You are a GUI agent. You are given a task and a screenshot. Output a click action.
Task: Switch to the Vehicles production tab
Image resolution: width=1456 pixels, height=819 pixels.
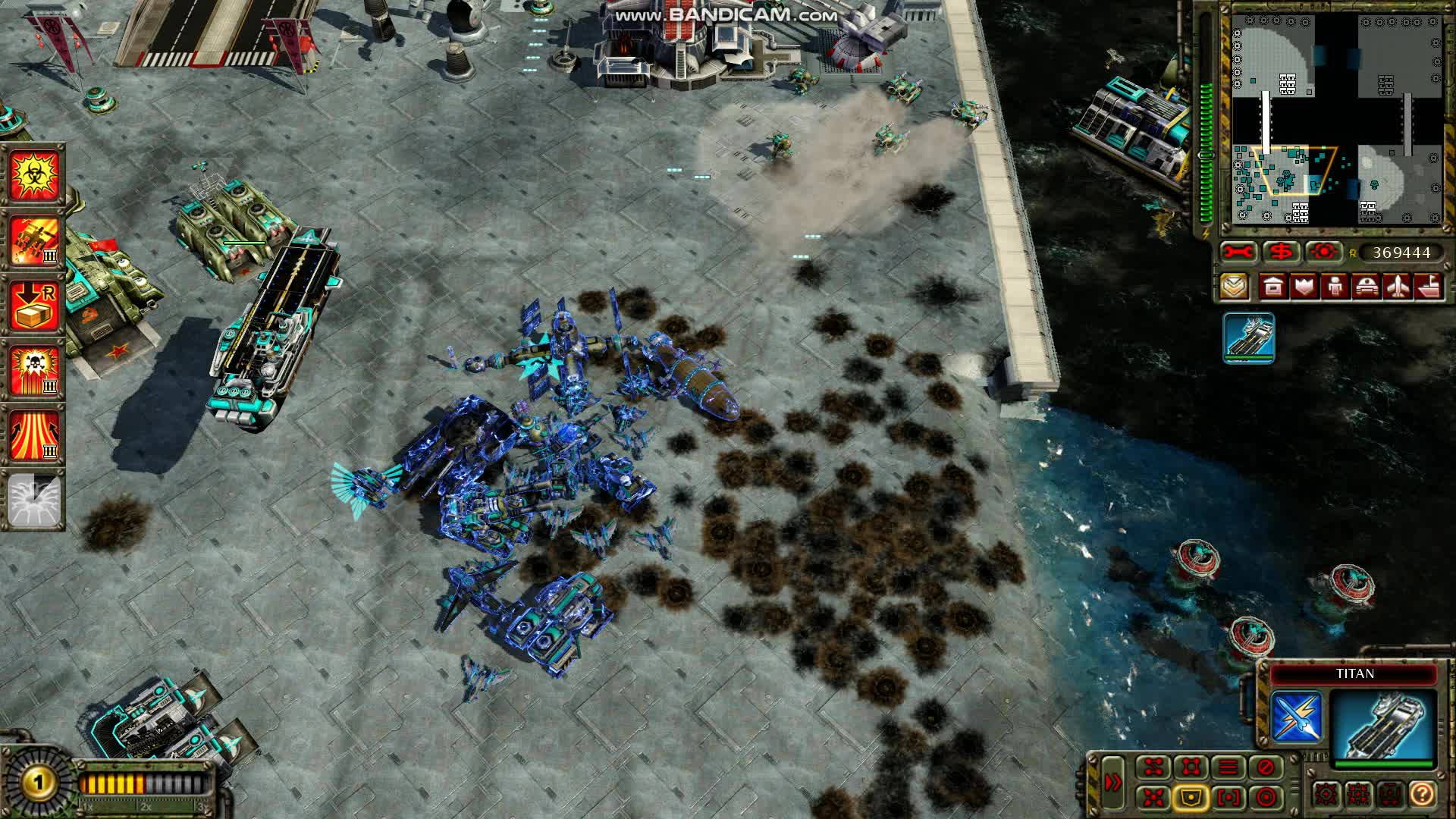pos(1367,288)
